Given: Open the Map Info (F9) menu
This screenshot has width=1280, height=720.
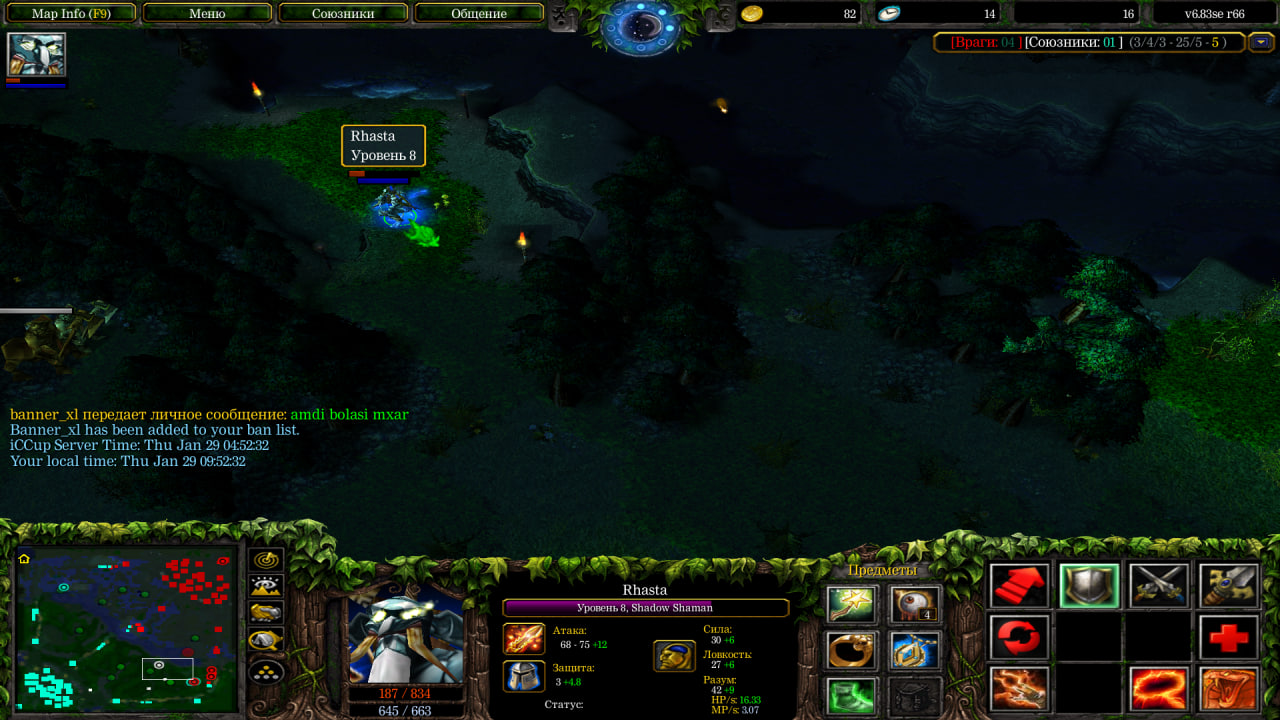Looking at the screenshot, I should coord(70,14).
